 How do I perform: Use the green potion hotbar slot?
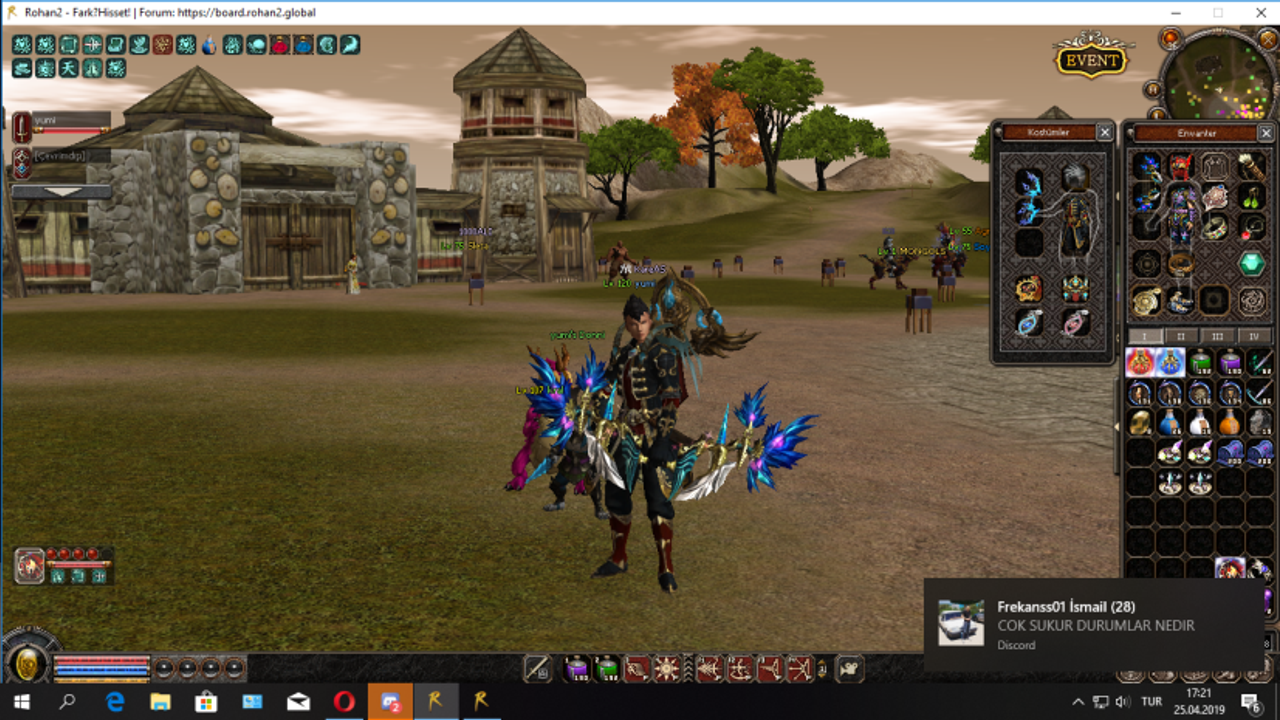point(607,669)
